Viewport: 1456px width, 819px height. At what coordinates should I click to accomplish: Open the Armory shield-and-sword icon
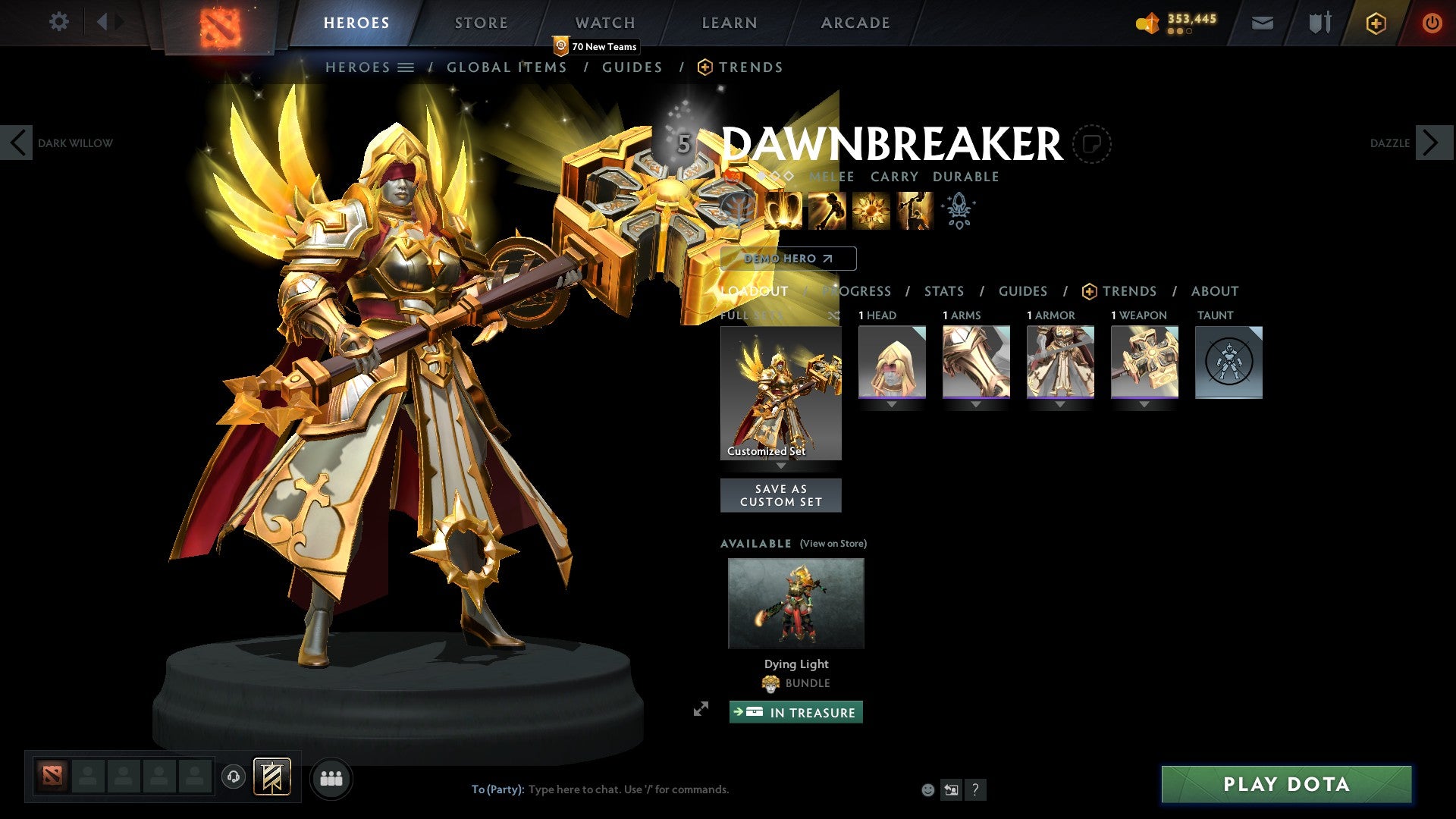1319,23
